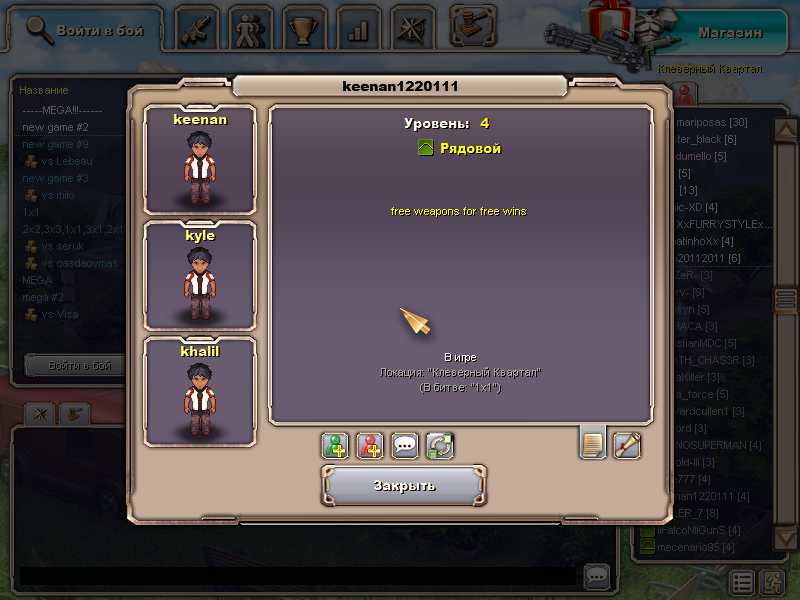Viewport: 800px width, 600px height.
Task: Click the Войти в бой search button
Action: [x=85, y=30]
